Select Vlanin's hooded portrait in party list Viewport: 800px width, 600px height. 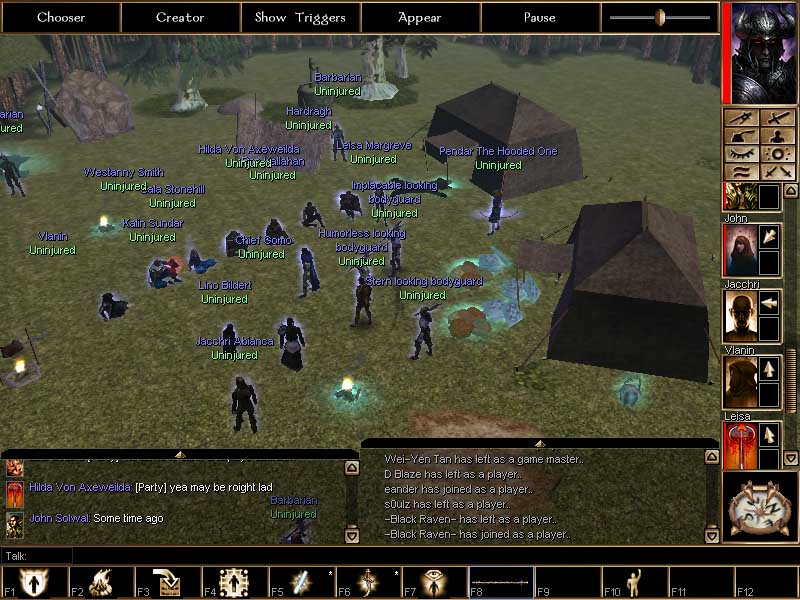tap(740, 383)
